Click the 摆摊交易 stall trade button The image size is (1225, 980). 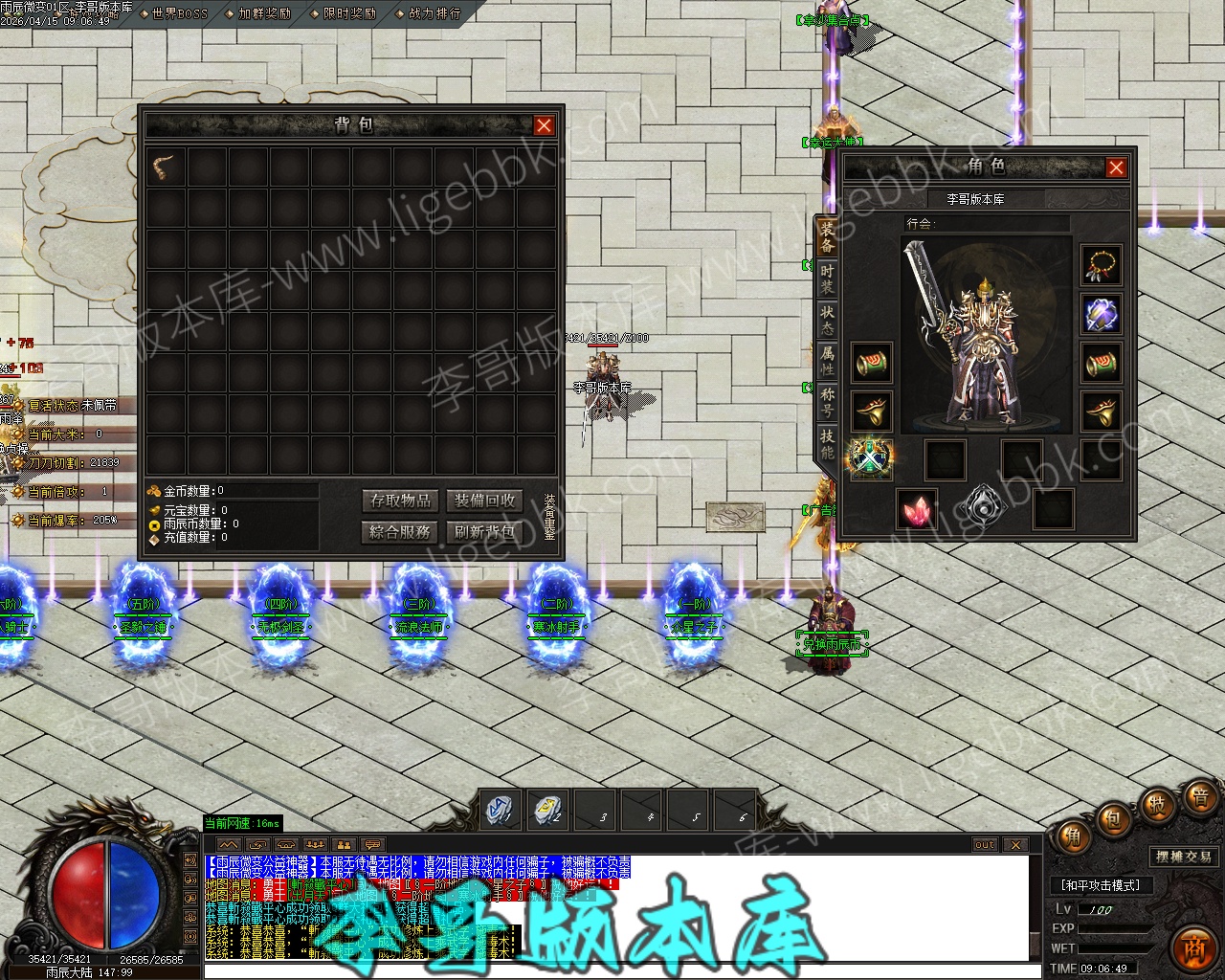click(x=1184, y=857)
